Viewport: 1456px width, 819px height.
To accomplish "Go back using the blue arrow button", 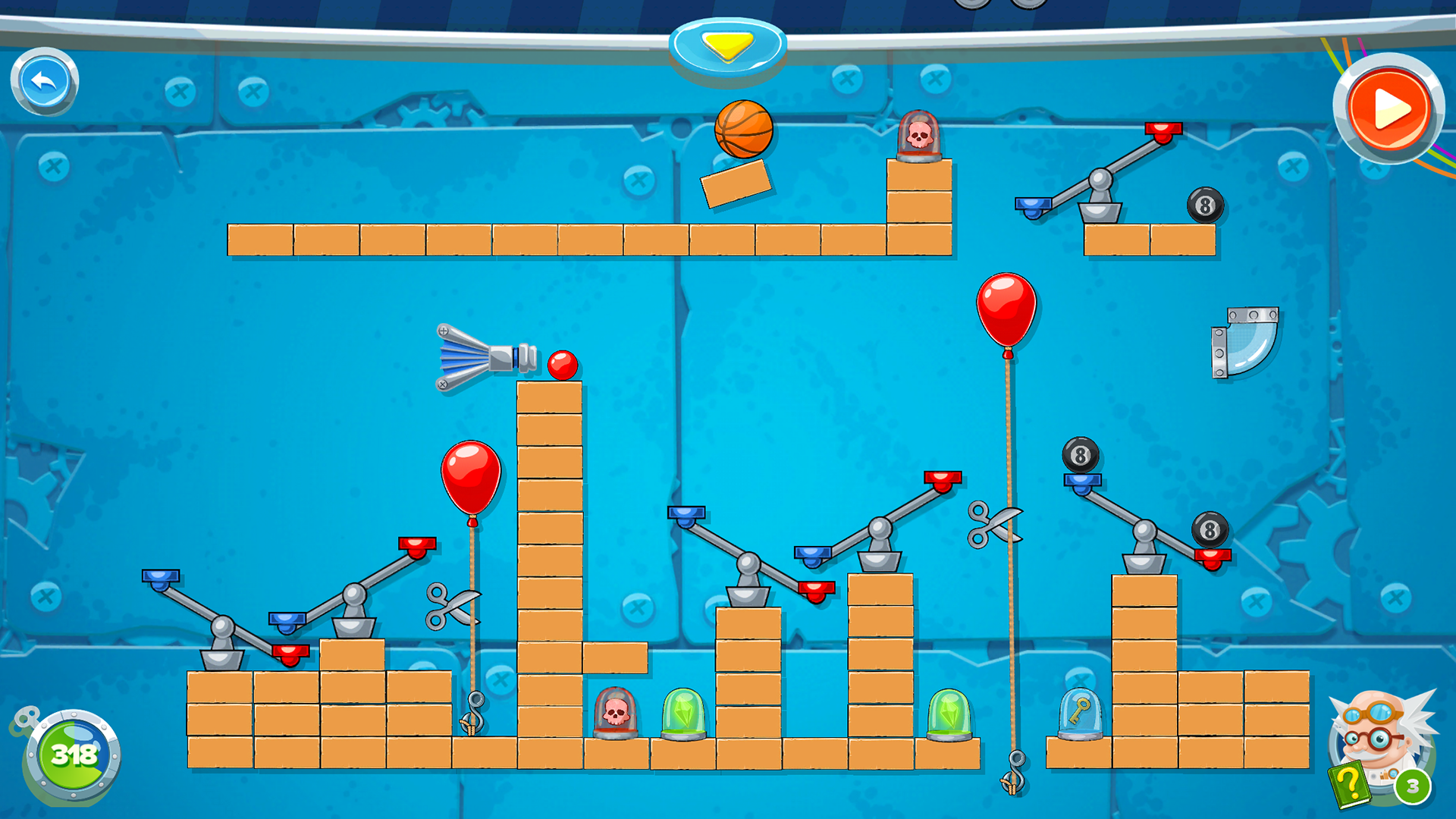I will coord(43,82).
